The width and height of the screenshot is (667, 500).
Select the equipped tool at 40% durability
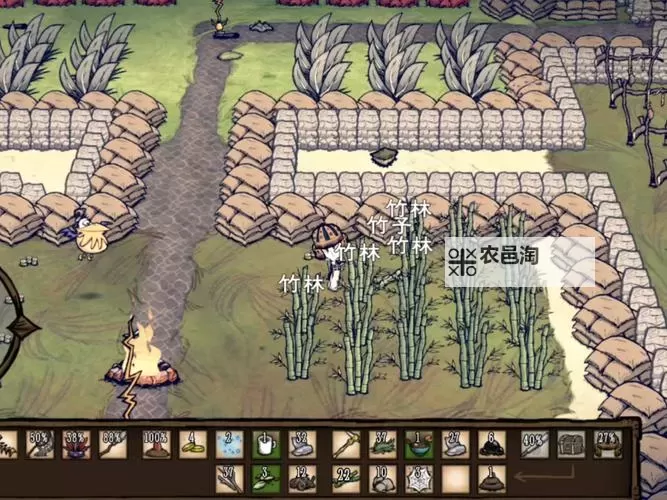click(x=533, y=445)
